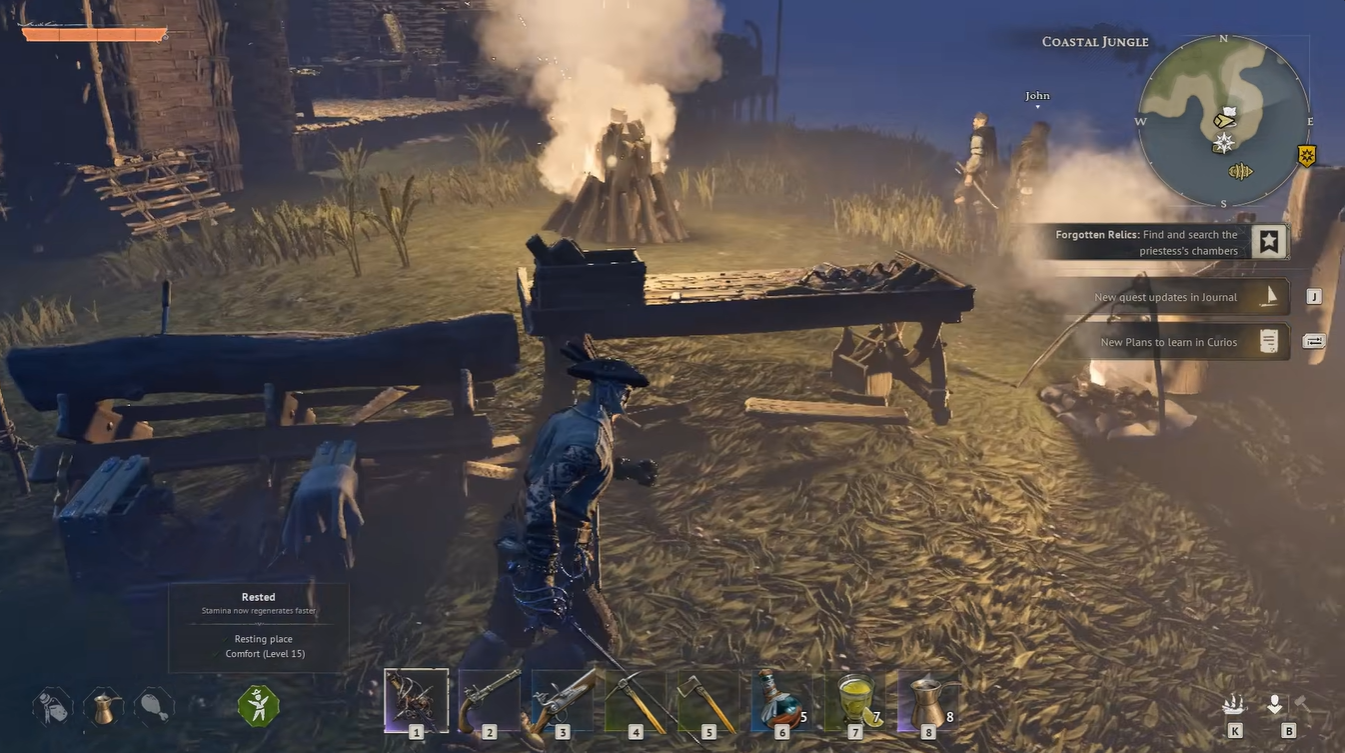
Task: Select the musket in hotbar slot 3
Action: tap(562, 700)
